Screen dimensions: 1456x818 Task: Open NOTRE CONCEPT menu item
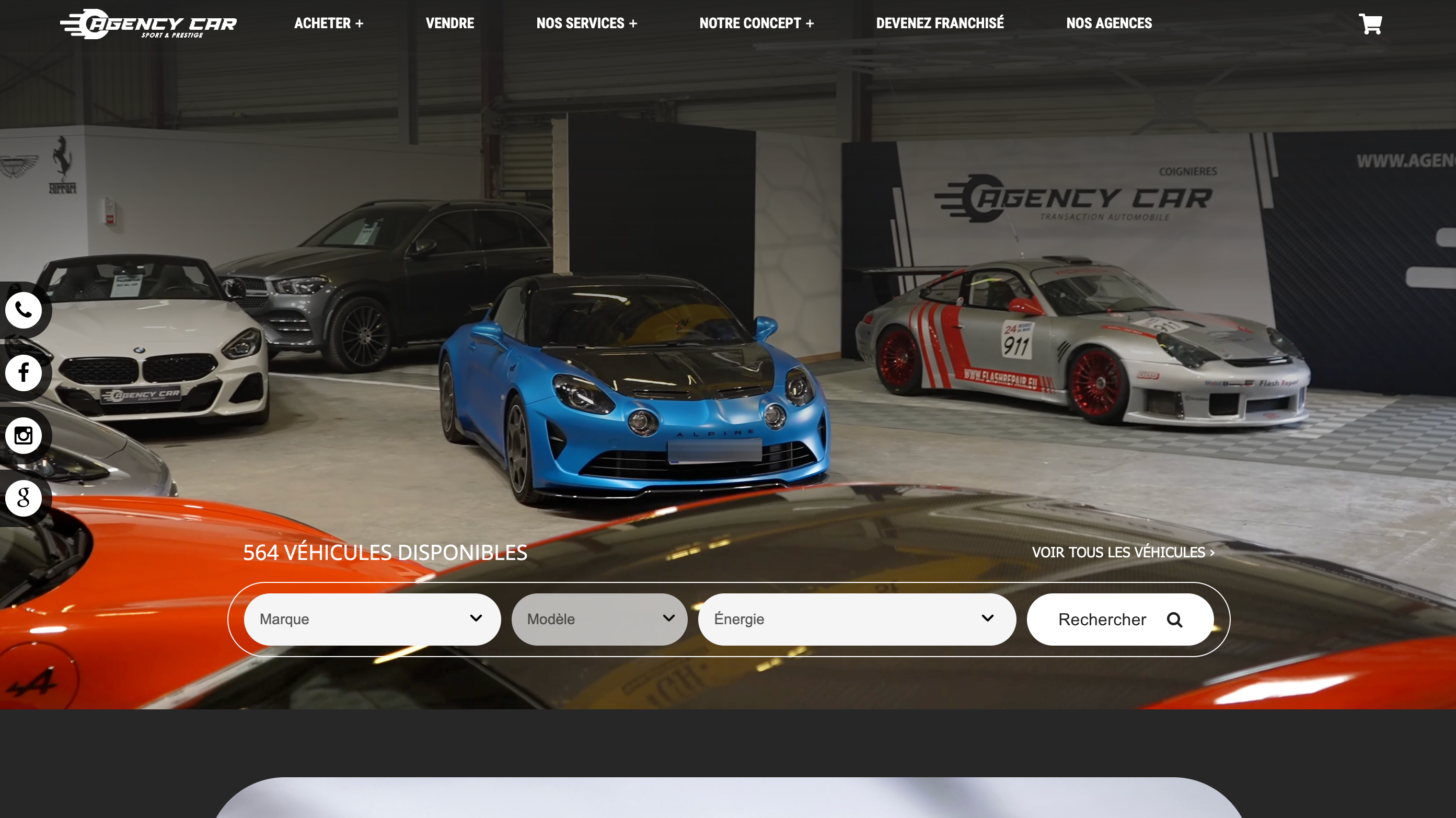tap(757, 23)
